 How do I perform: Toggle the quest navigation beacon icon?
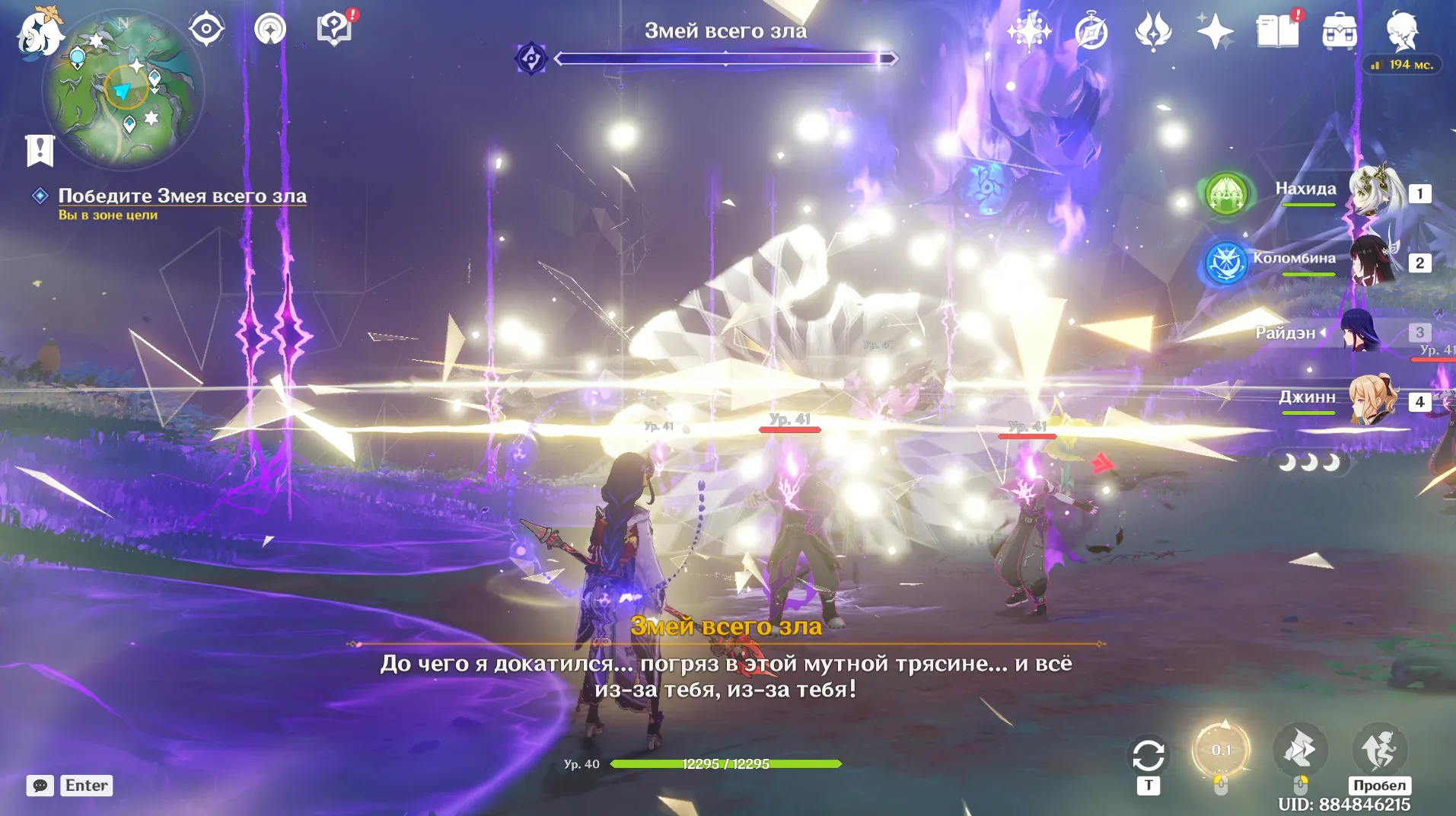[x=269, y=27]
